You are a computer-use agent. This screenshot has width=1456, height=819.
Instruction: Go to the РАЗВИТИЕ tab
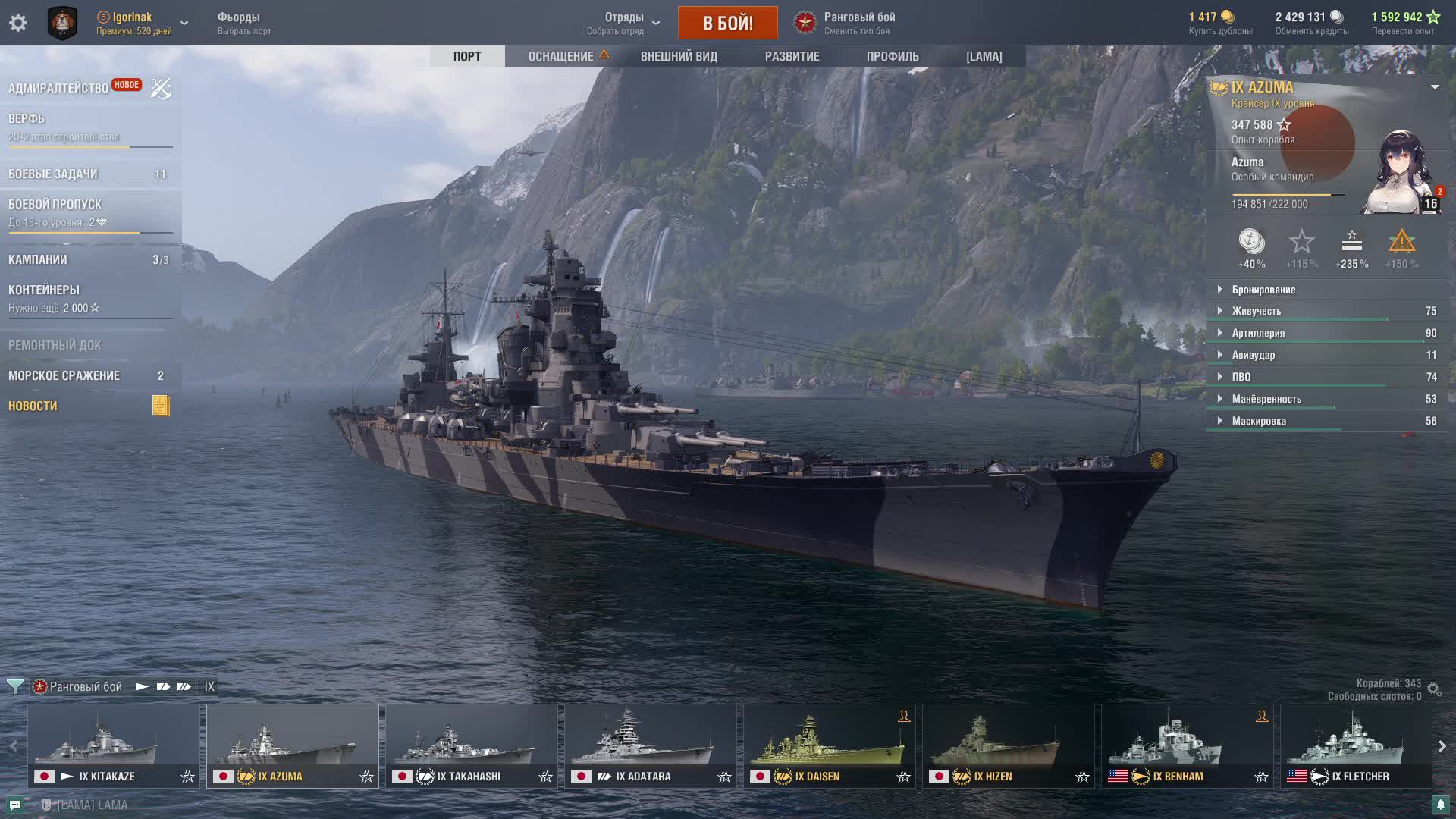[792, 56]
